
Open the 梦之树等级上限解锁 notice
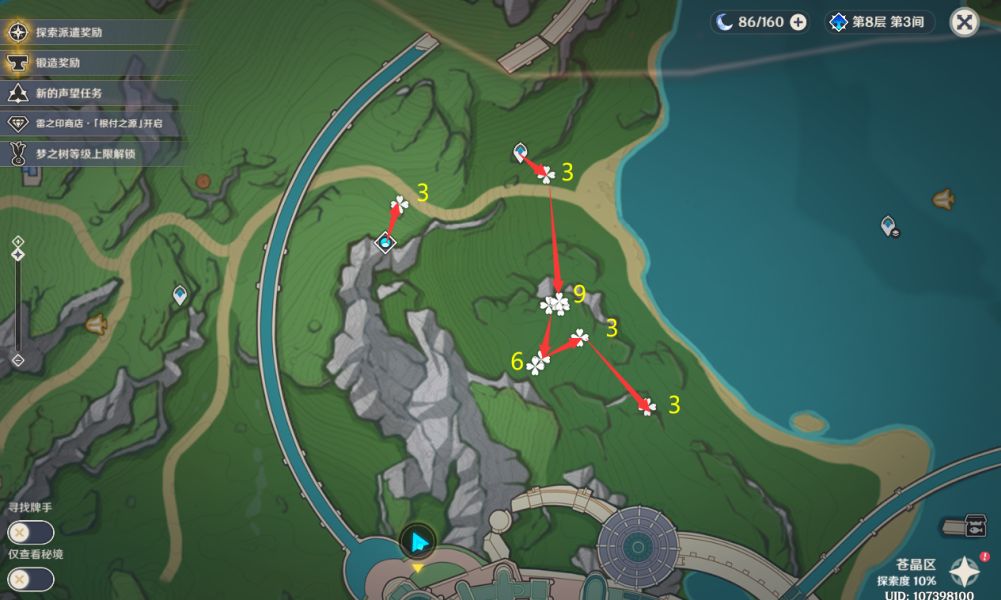point(78,153)
